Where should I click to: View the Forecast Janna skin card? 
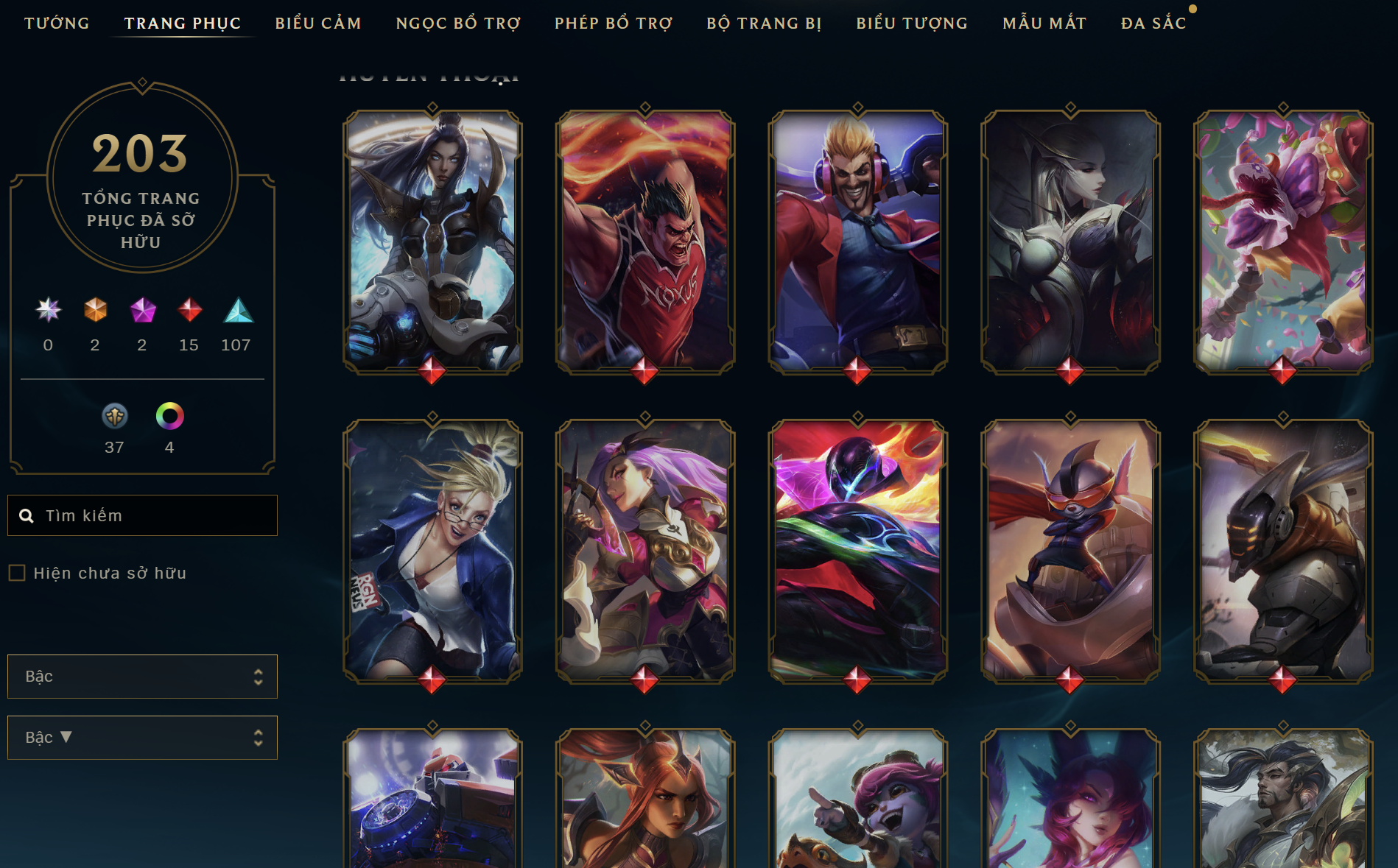(432, 550)
